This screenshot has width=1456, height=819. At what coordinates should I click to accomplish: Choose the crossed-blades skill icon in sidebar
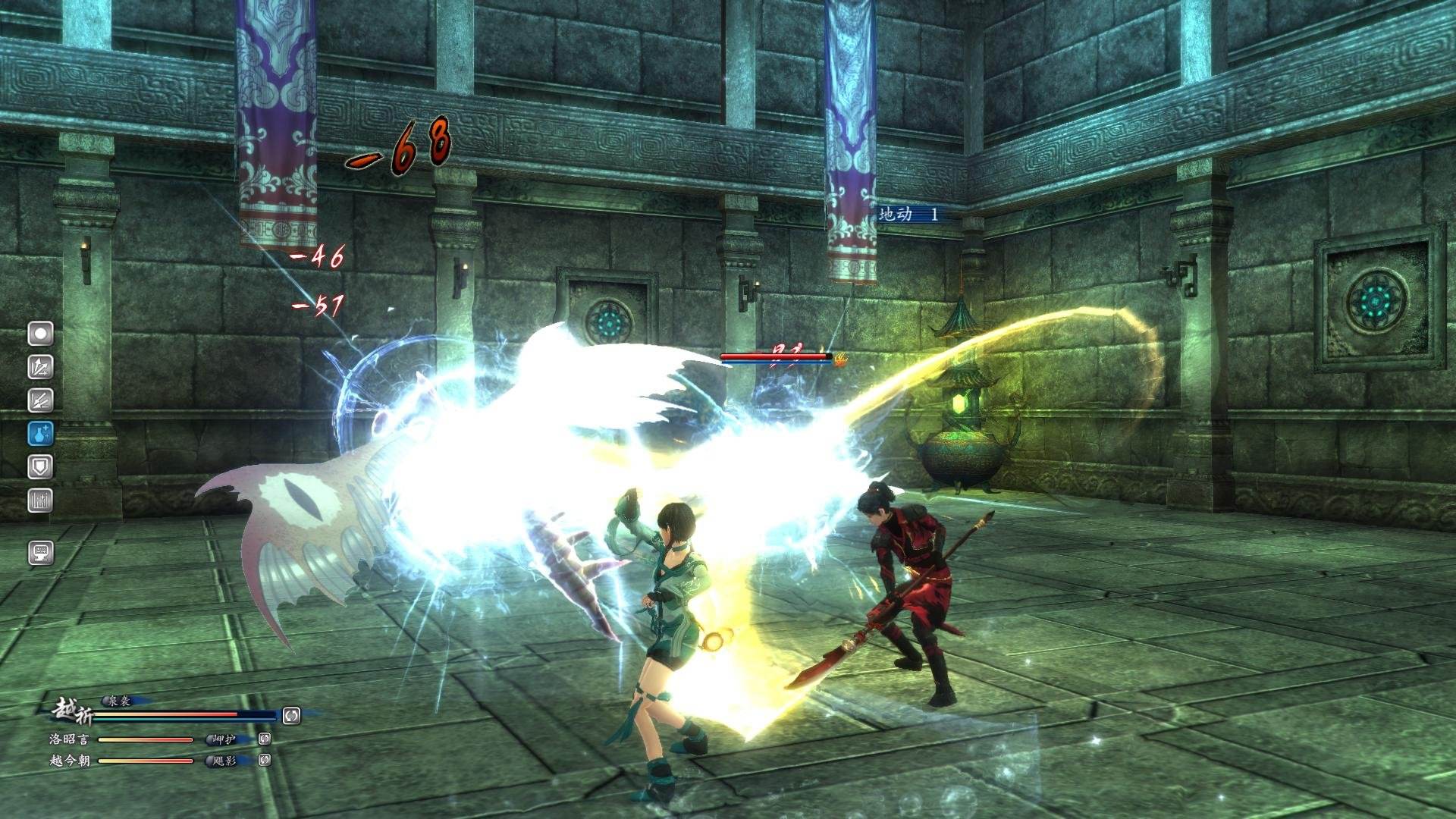[39, 399]
